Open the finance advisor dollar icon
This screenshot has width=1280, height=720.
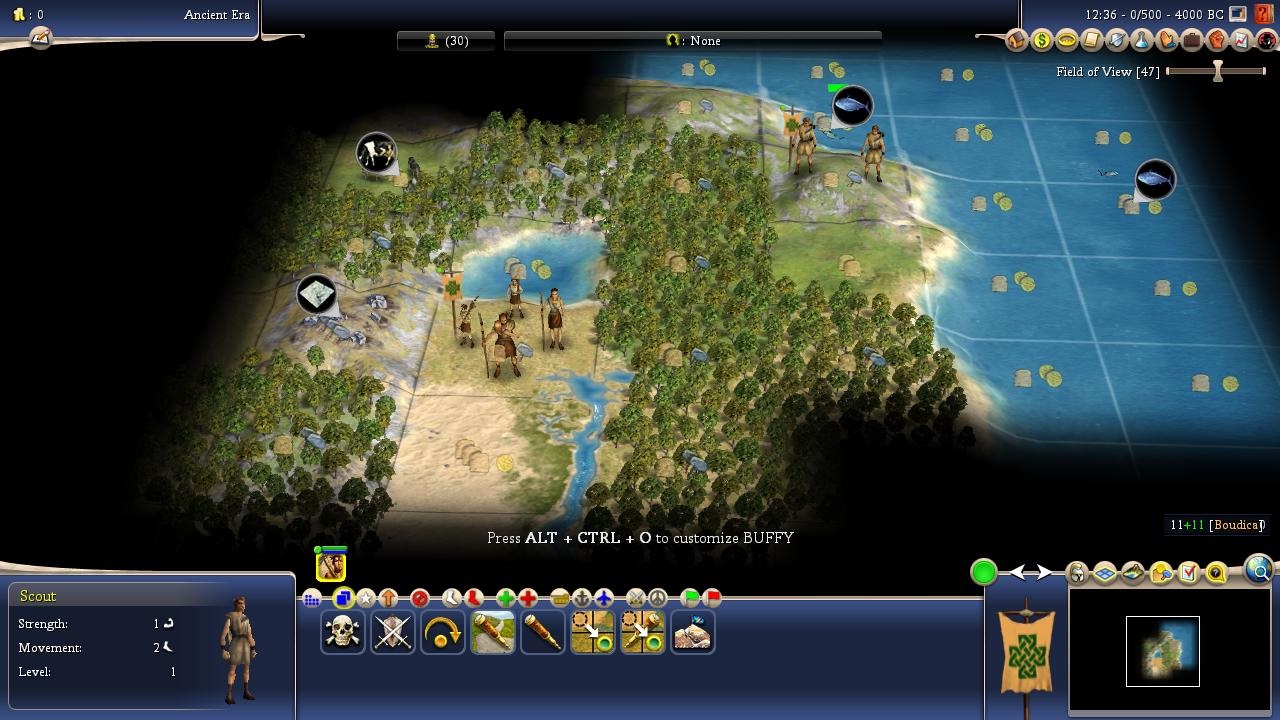click(x=1042, y=41)
